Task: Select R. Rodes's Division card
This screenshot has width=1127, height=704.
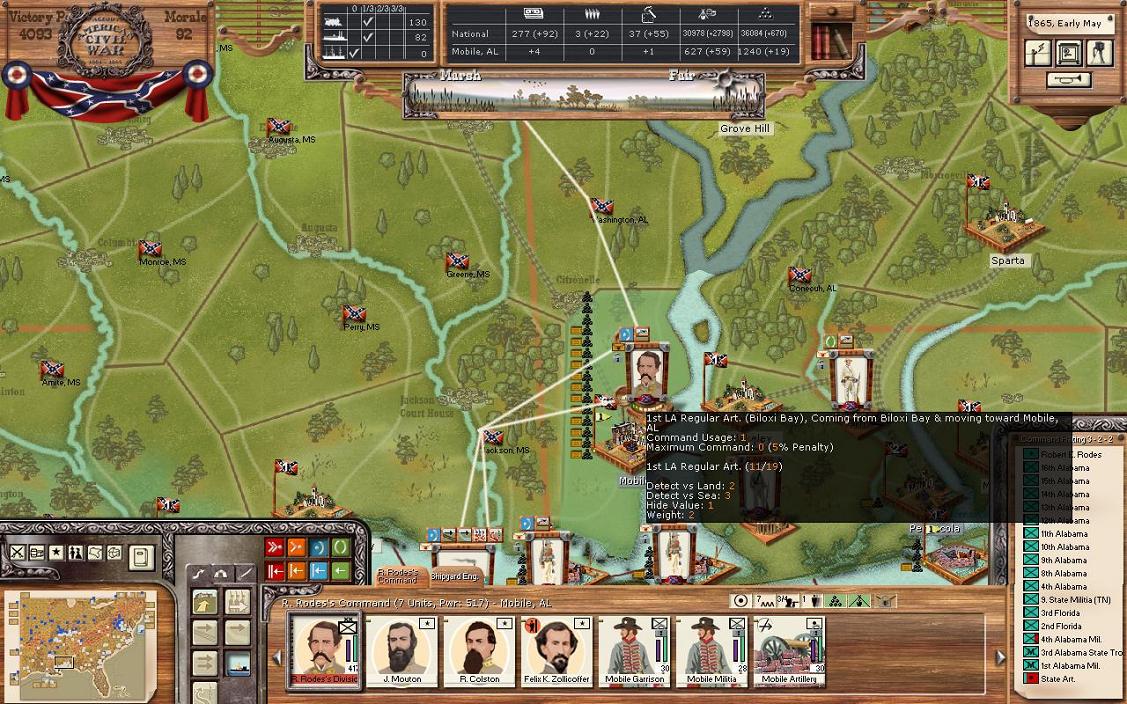Action: 323,651
